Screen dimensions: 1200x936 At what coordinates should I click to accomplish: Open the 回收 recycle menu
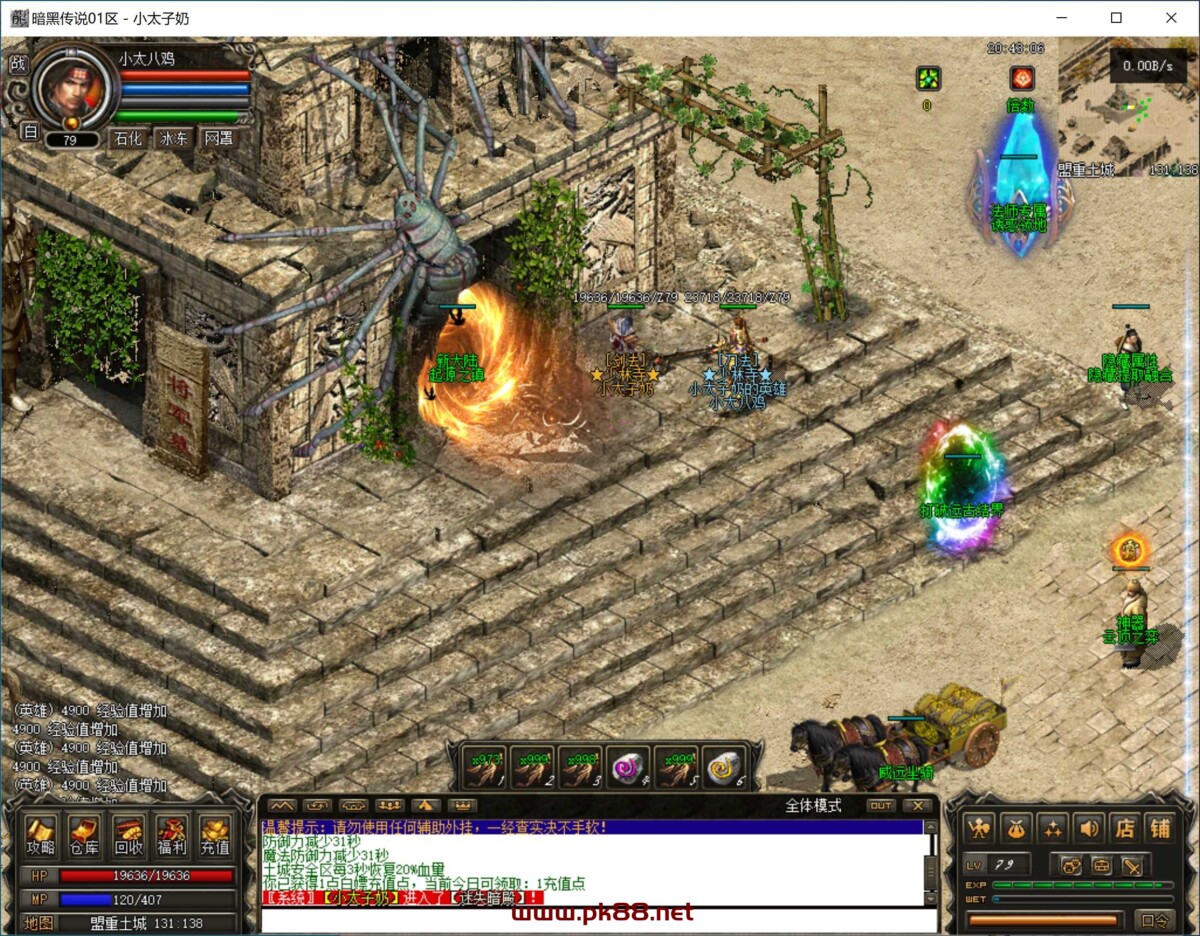(128, 837)
